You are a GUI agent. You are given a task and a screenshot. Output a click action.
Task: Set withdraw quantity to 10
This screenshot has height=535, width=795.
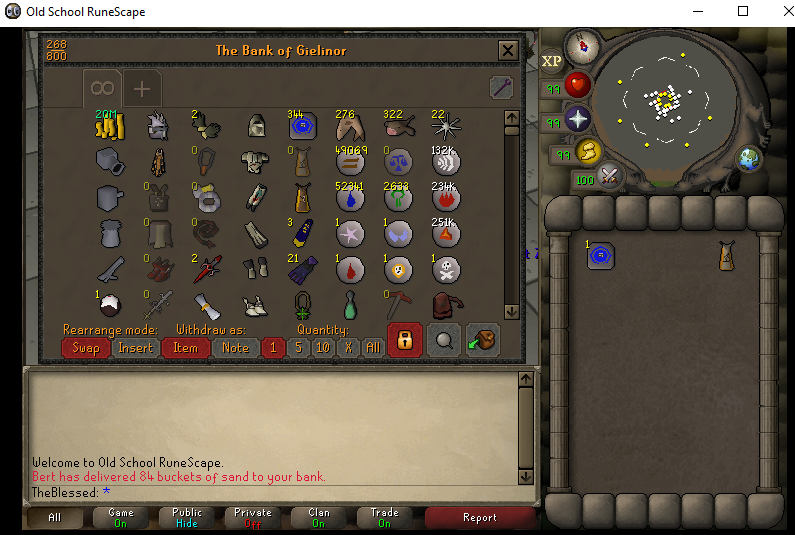[322, 348]
